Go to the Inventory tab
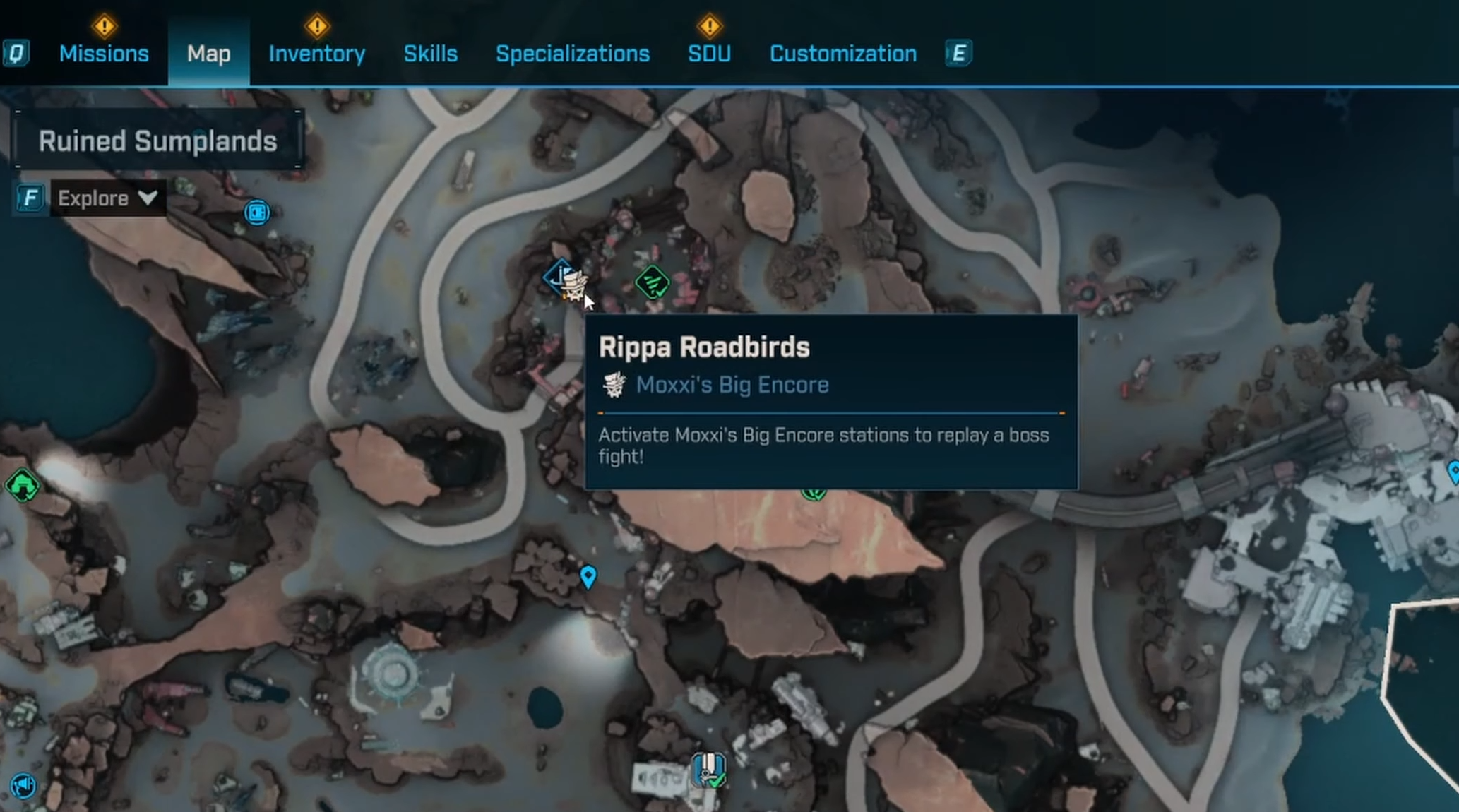This screenshot has height=812, width=1459. [x=316, y=54]
